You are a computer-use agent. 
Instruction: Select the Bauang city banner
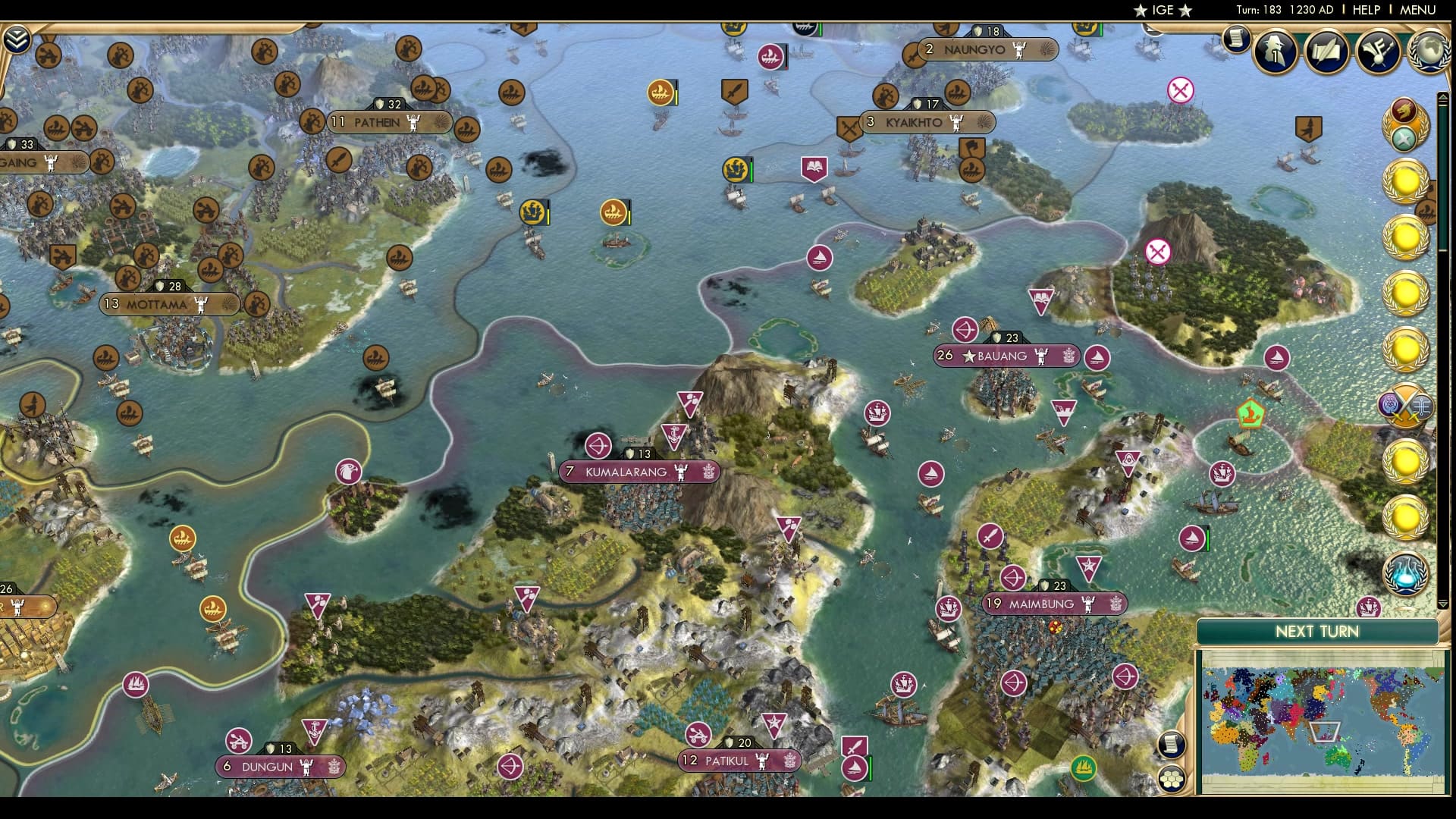click(1006, 356)
